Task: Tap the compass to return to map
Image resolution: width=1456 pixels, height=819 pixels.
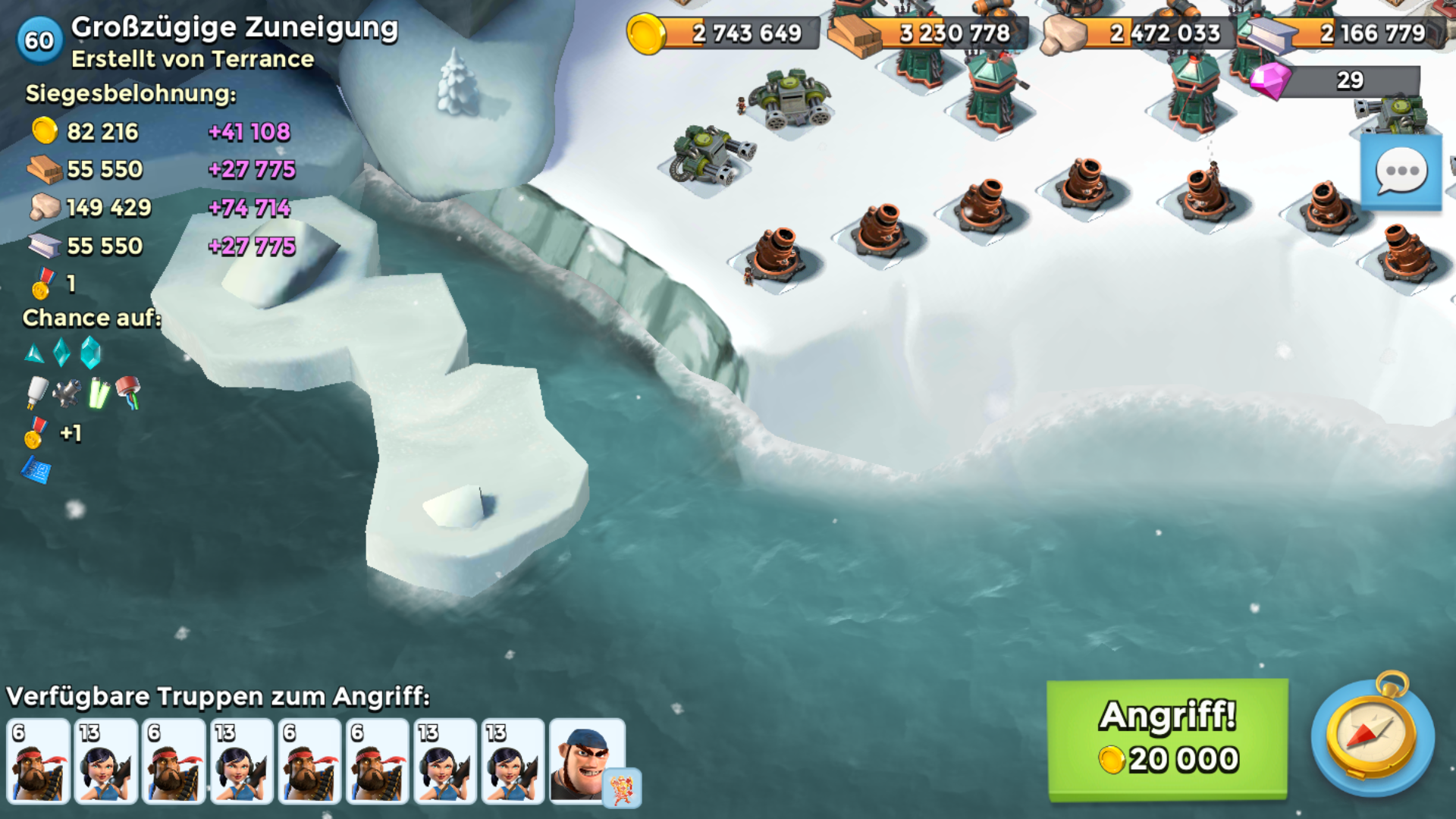Action: pos(1372,735)
